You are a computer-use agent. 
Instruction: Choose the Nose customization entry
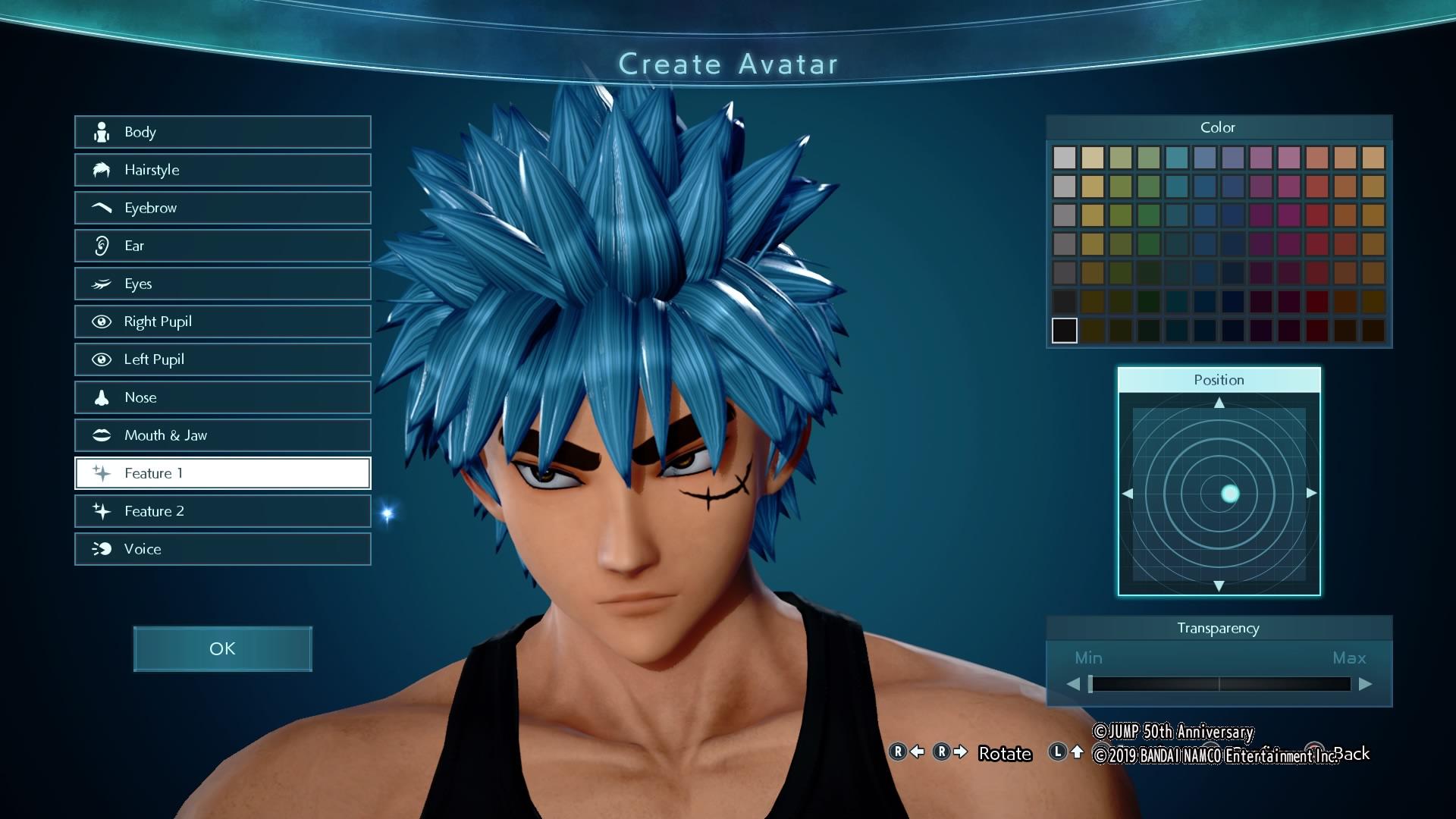click(222, 397)
